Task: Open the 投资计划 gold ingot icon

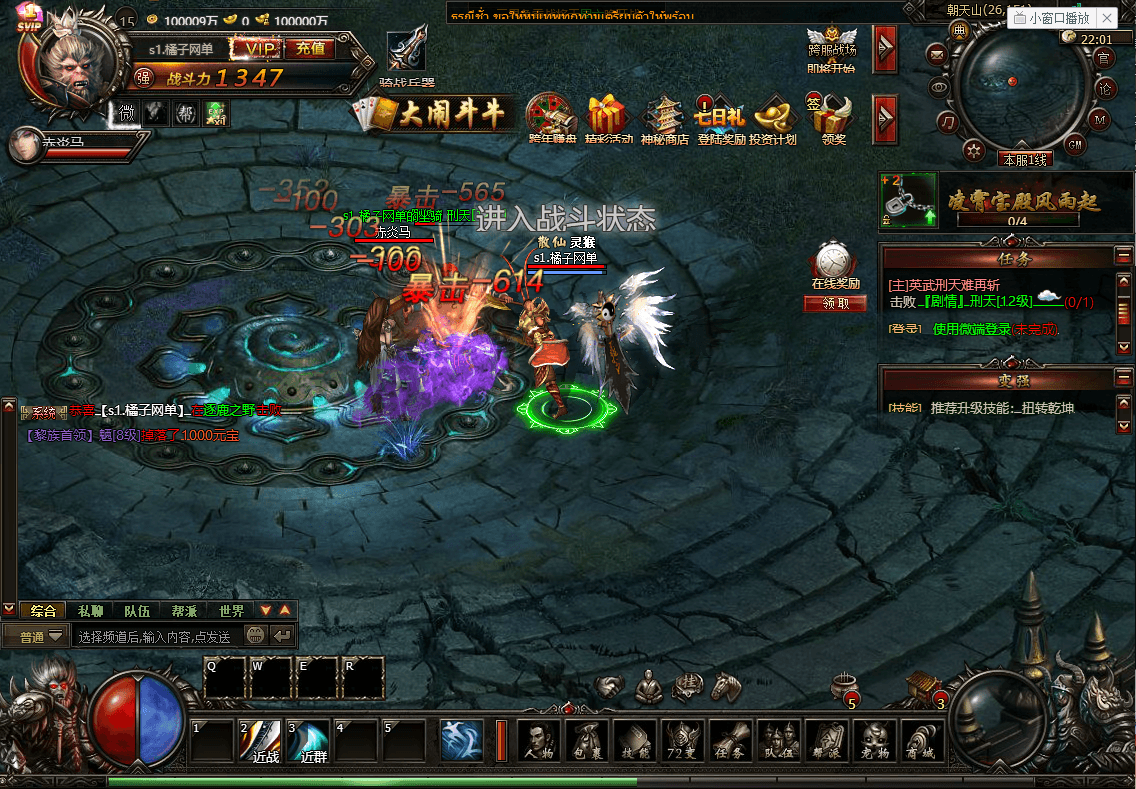Action: [x=774, y=118]
